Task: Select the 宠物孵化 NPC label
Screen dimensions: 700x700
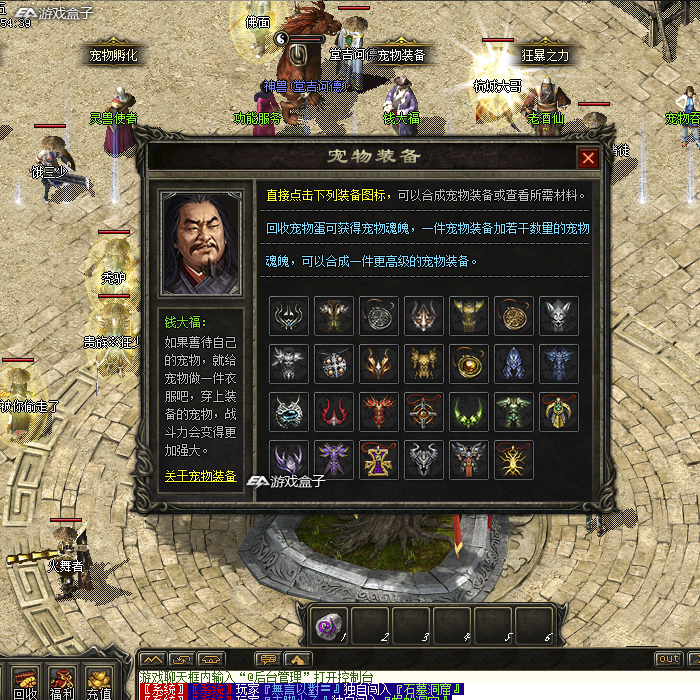Action: coord(113,56)
